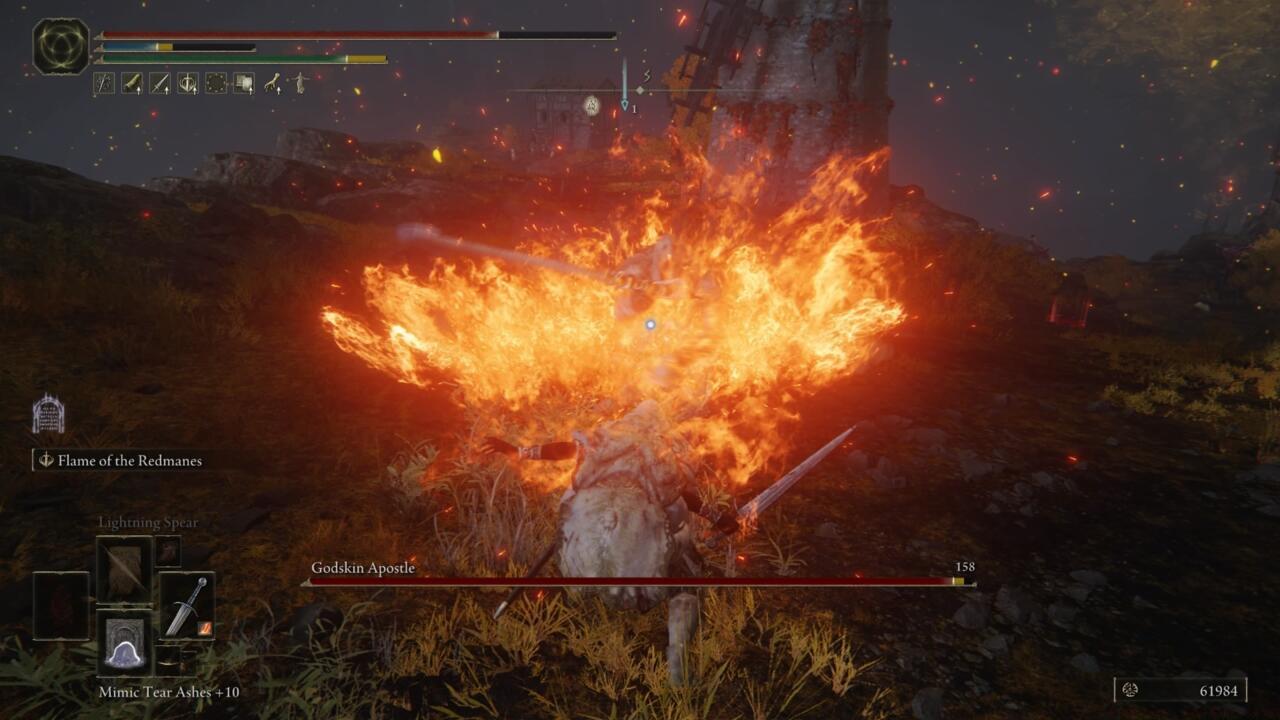Click the Flame of the Redmanes skill icon
The width and height of the screenshot is (1280, 720).
[48, 461]
